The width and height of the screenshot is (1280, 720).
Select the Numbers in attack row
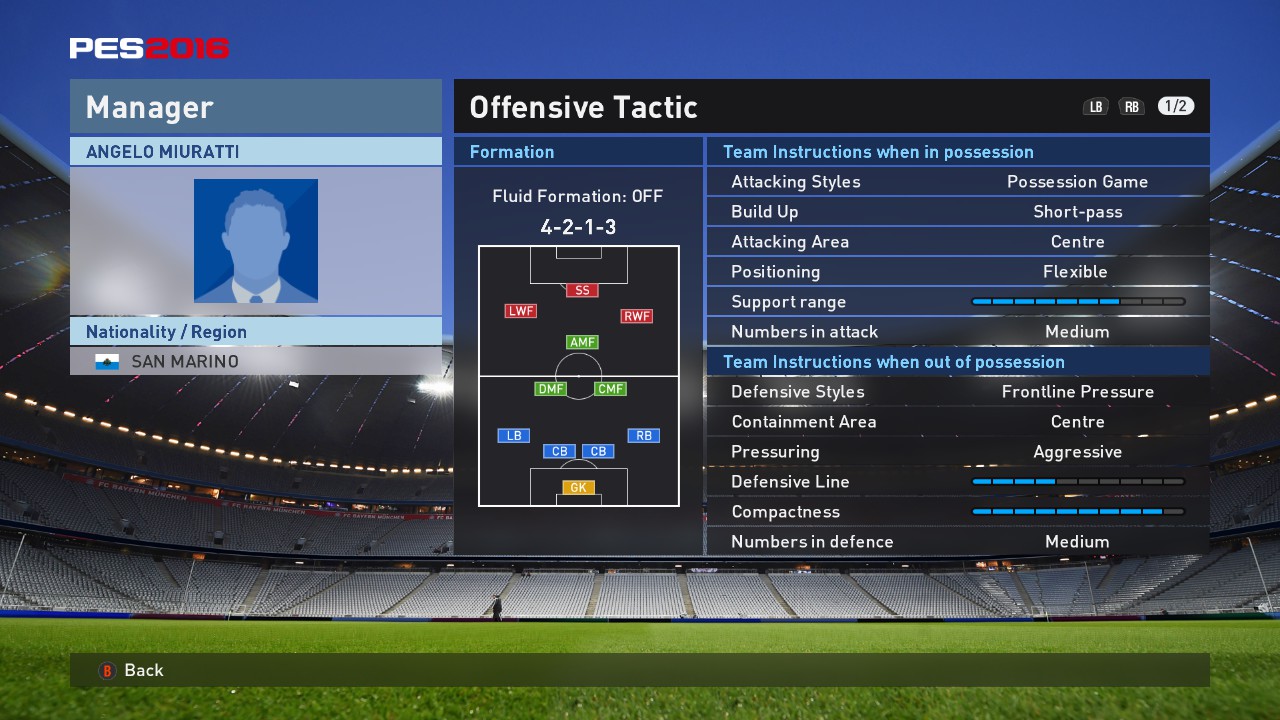(957, 332)
